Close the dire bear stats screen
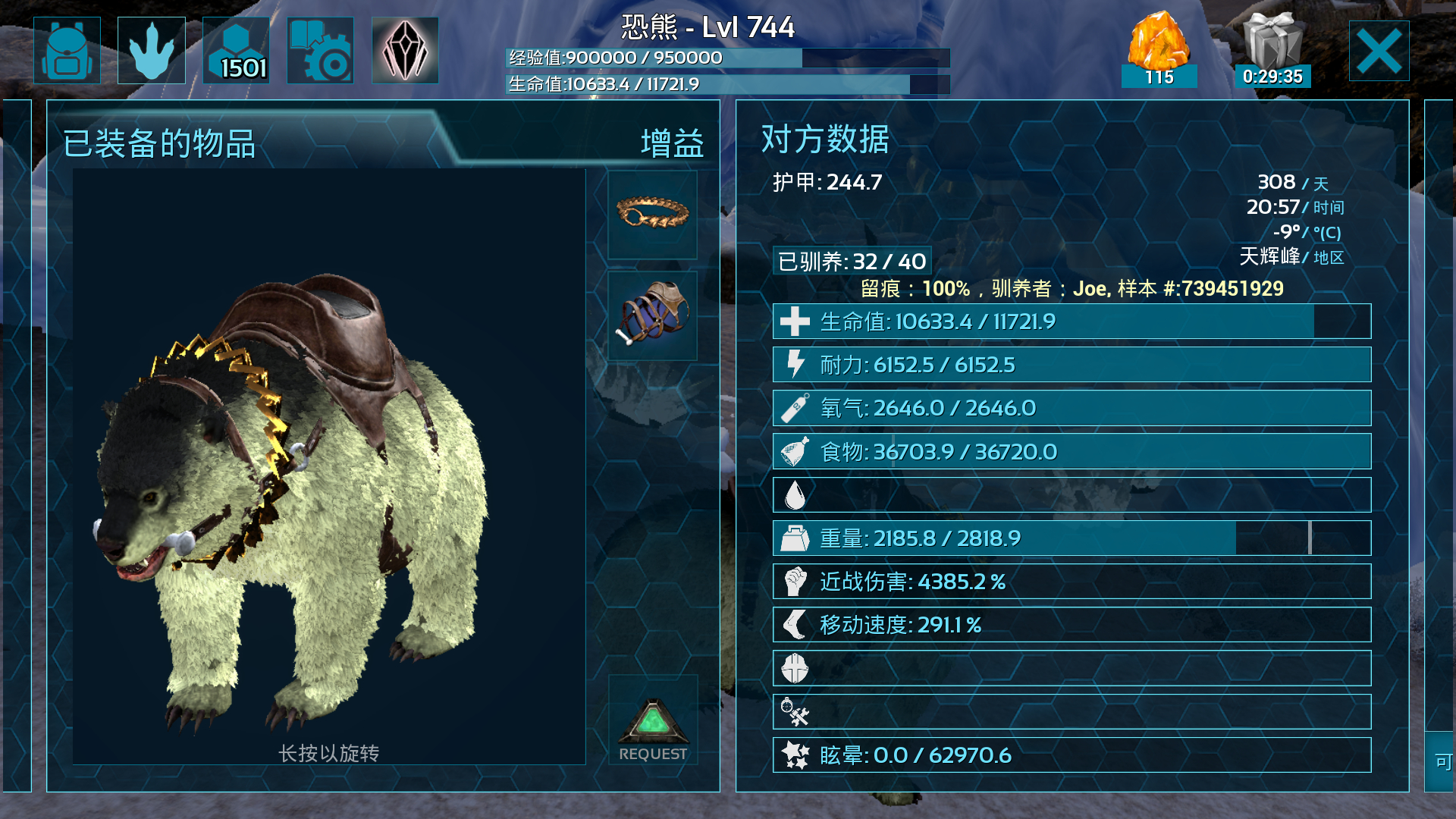 1379,51
